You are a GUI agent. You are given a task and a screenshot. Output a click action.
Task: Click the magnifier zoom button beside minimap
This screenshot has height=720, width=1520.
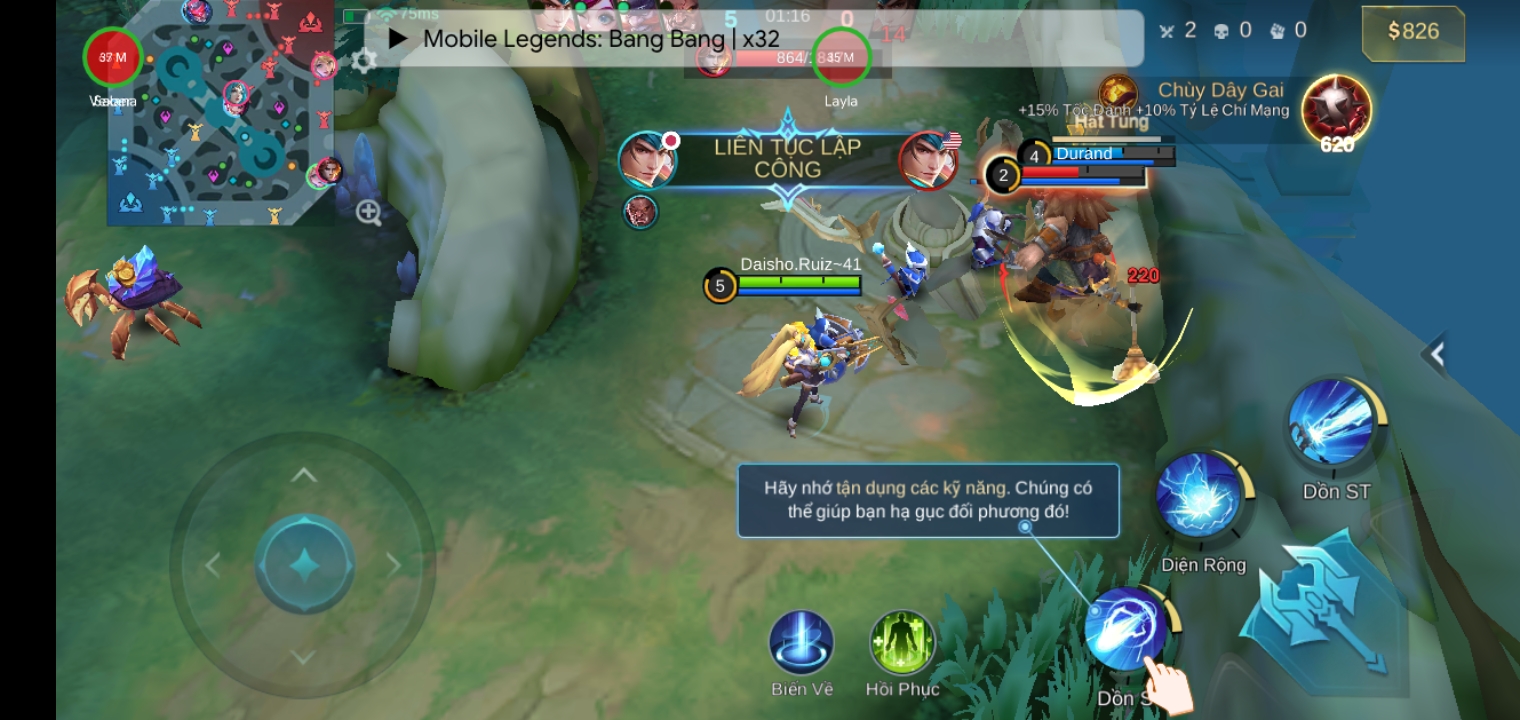[369, 212]
